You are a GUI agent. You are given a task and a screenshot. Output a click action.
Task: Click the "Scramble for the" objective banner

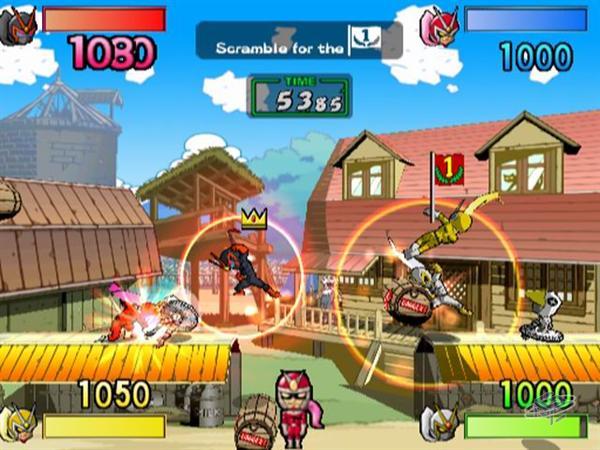(x=298, y=40)
